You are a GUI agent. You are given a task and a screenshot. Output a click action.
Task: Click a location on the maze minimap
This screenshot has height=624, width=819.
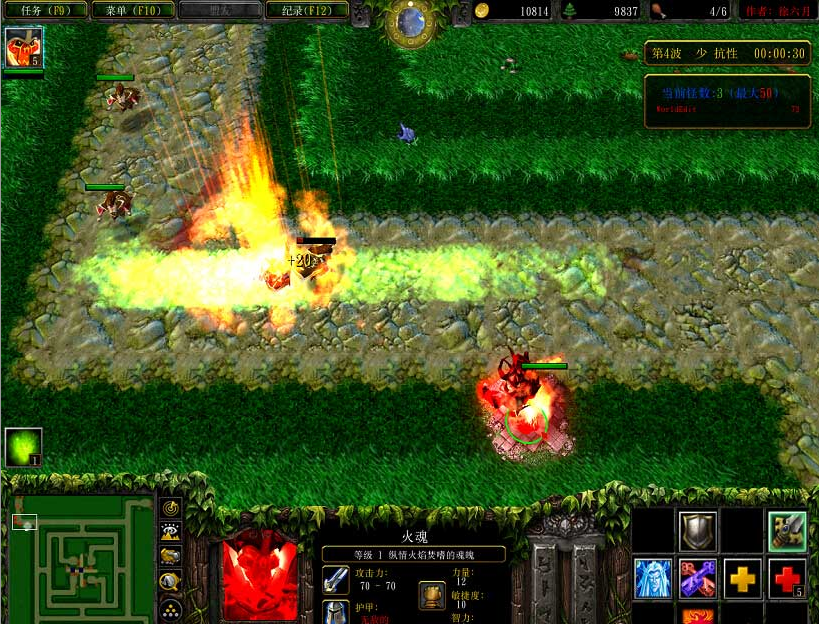click(83, 560)
